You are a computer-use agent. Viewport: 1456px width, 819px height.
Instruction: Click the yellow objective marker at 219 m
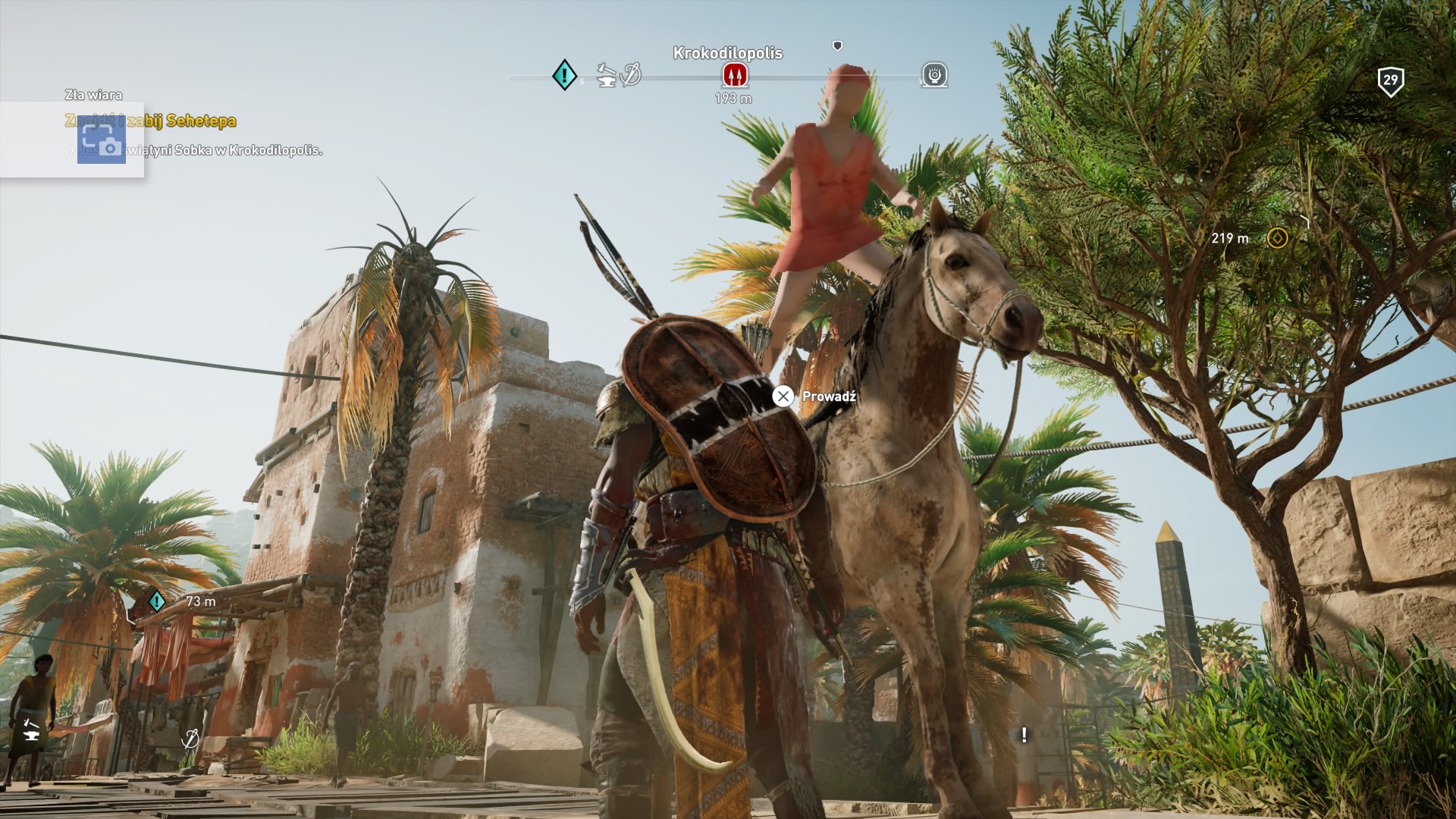click(1277, 238)
